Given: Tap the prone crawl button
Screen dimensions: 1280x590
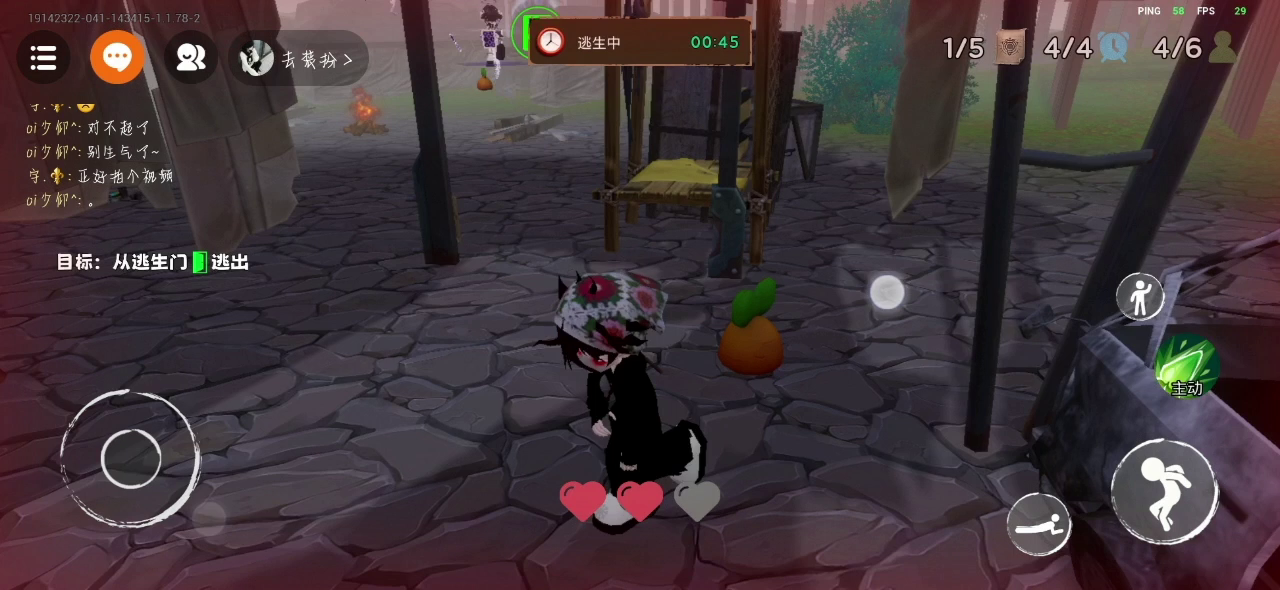Looking at the screenshot, I should tap(1039, 525).
